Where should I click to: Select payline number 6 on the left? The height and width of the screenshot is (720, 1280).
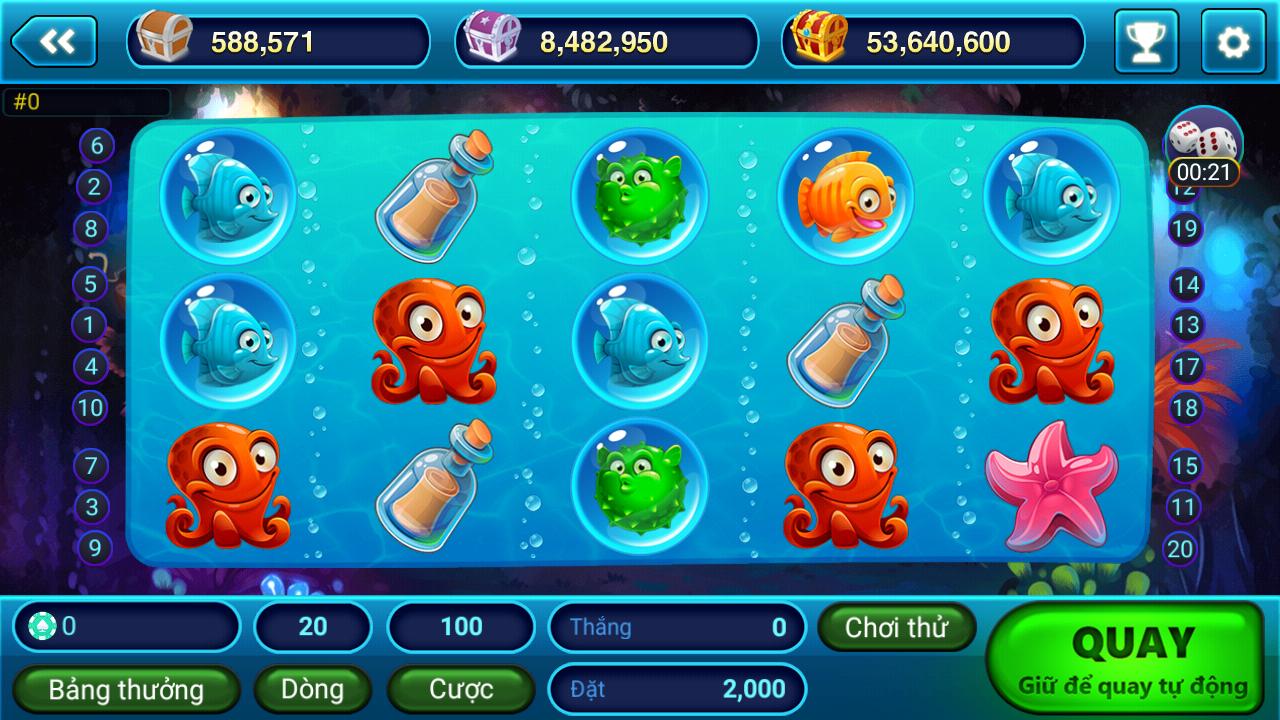click(x=95, y=144)
